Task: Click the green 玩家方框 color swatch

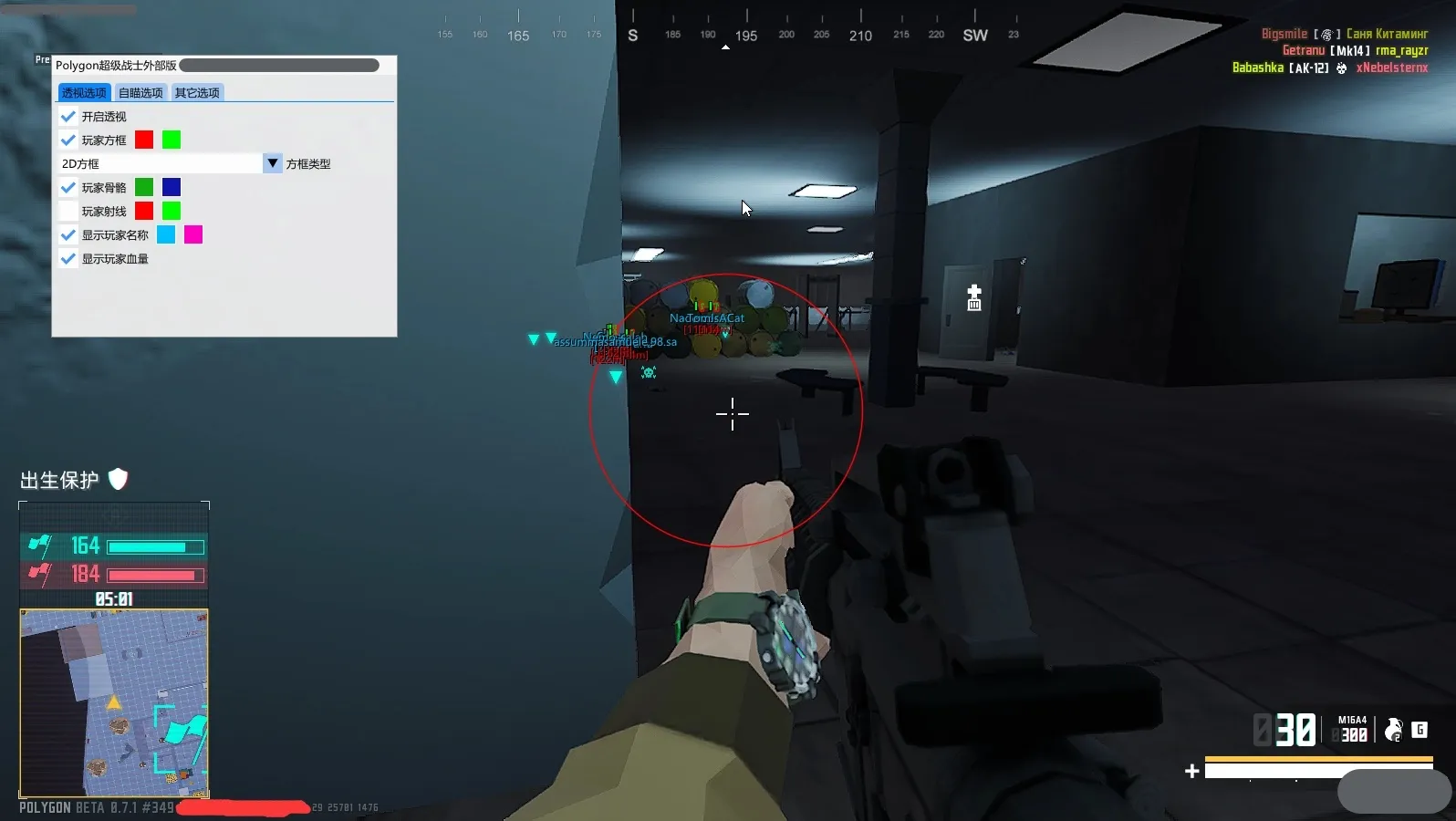Action: 172,140
